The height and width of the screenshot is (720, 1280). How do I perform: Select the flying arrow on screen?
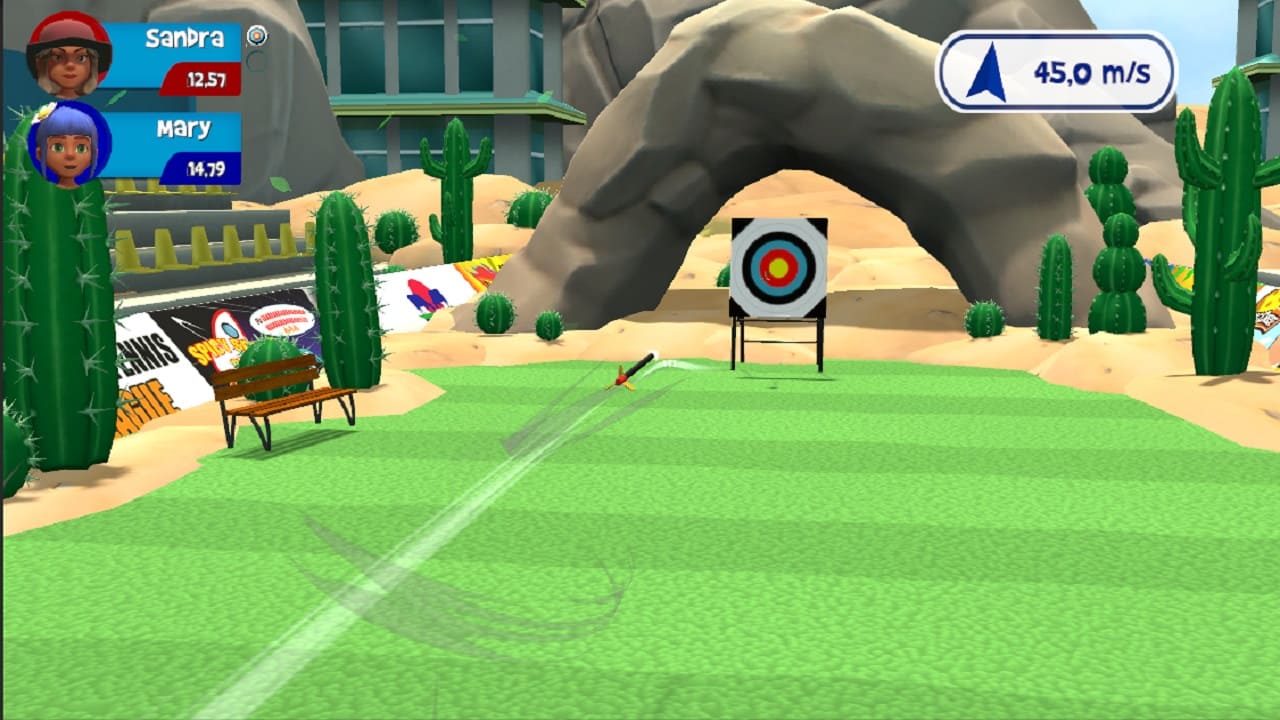tap(630, 374)
